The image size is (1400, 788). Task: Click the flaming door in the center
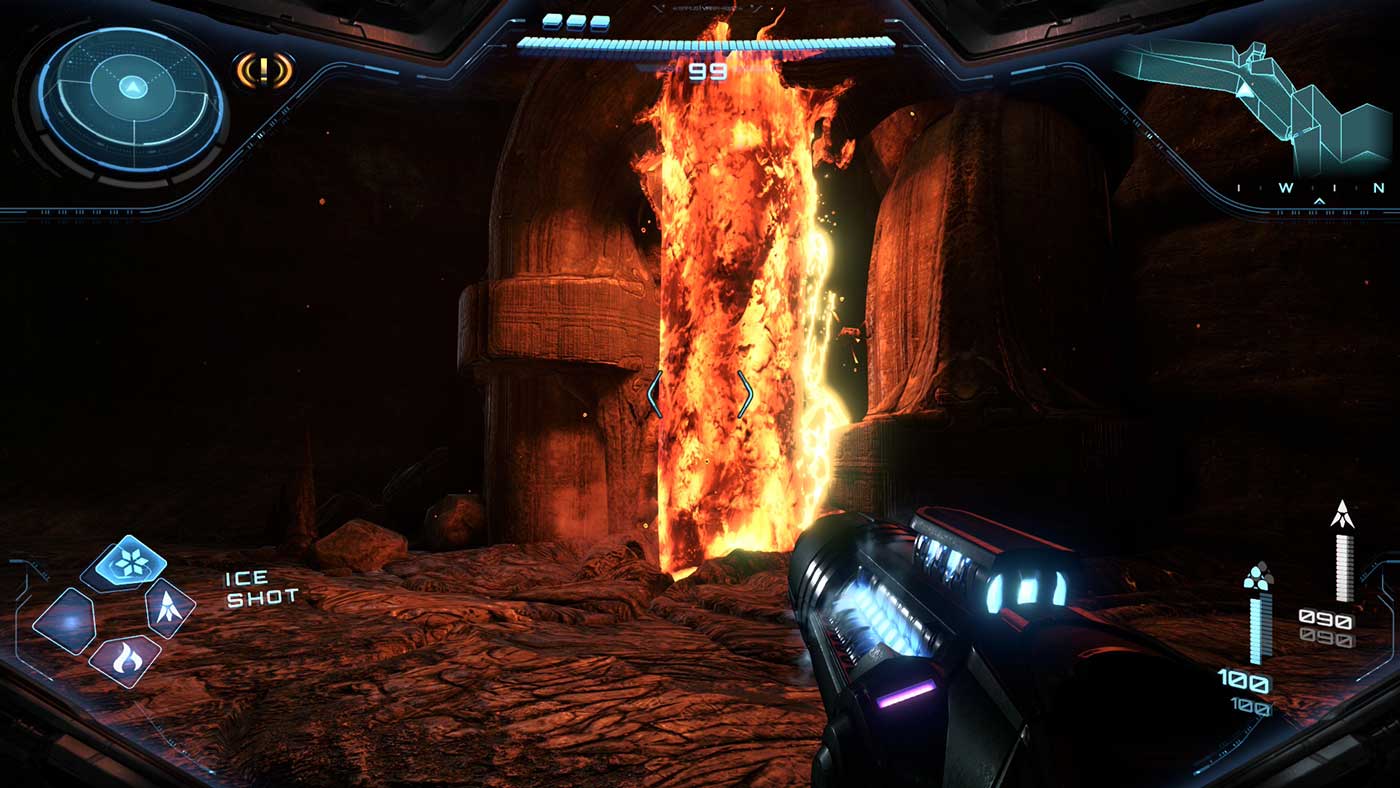pos(720,320)
